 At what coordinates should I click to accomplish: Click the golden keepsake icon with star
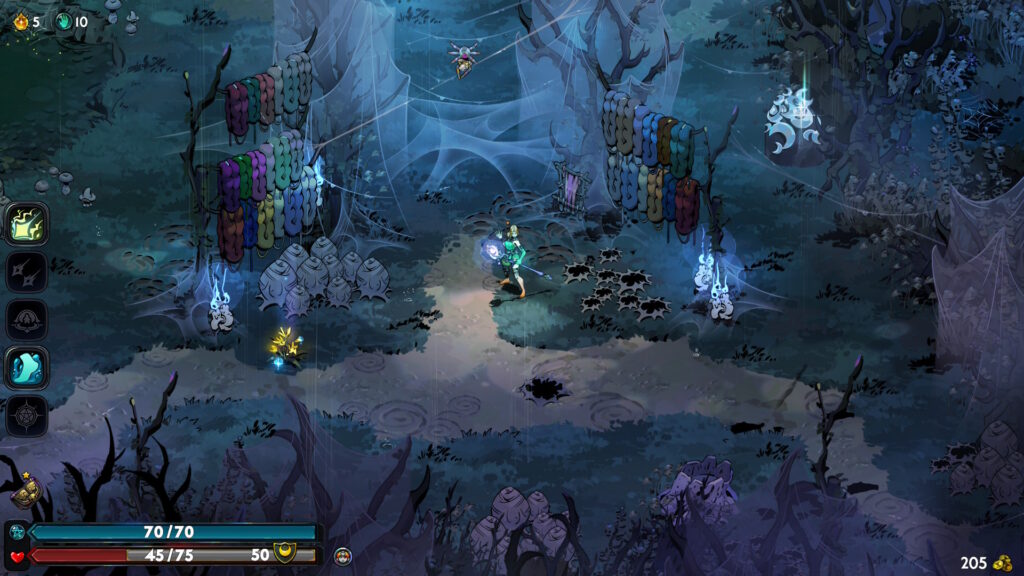click(x=24, y=492)
